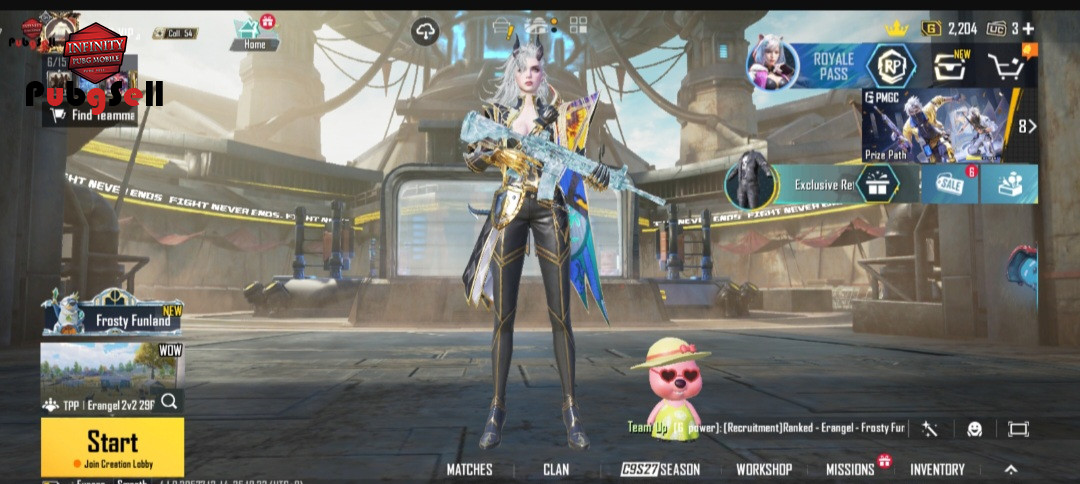Open the Matches tab
Screen dimensions: 1080x484
(469, 469)
